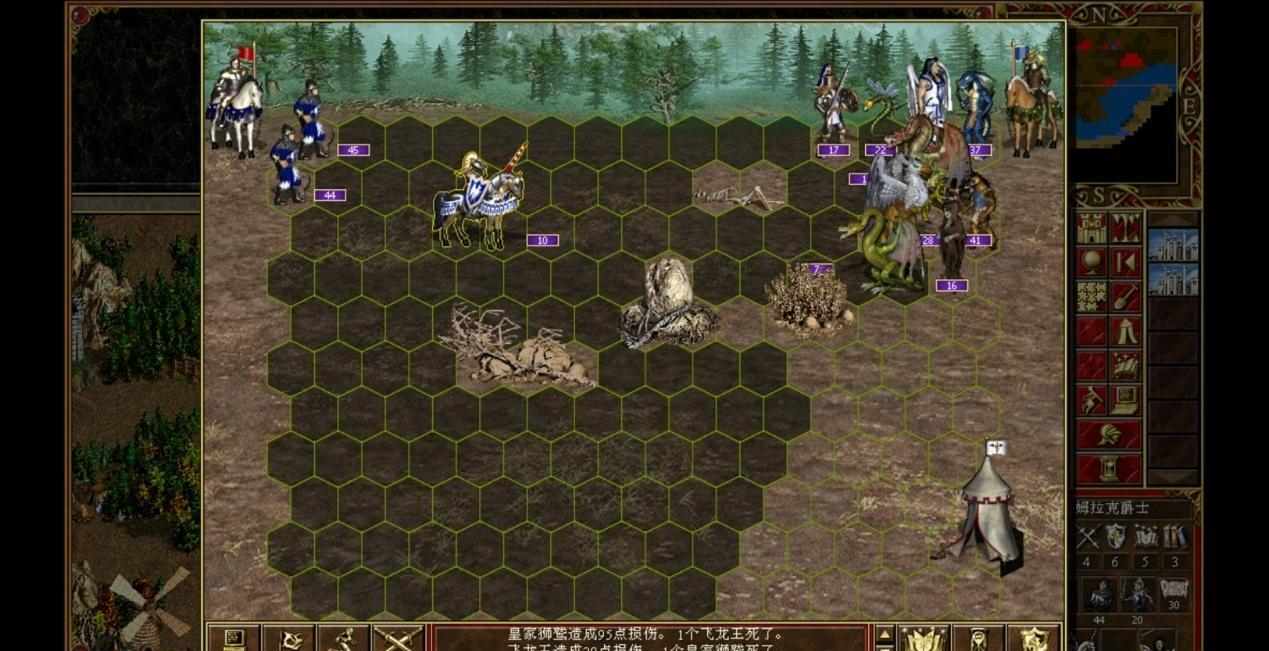
Task: Surrender the battle using the white flag button
Action: click(289, 638)
